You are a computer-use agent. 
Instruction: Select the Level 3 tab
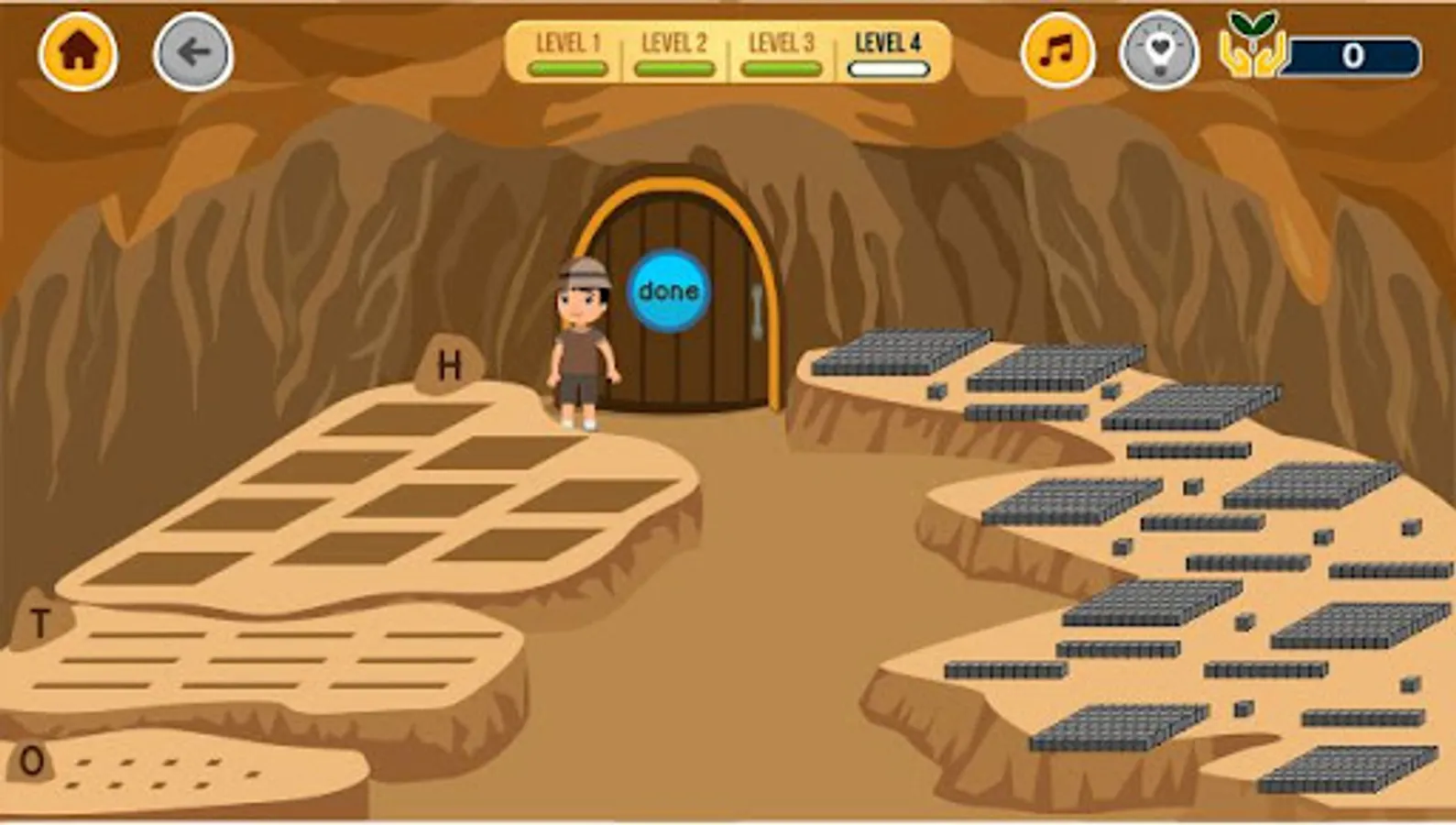coord(782,41)
